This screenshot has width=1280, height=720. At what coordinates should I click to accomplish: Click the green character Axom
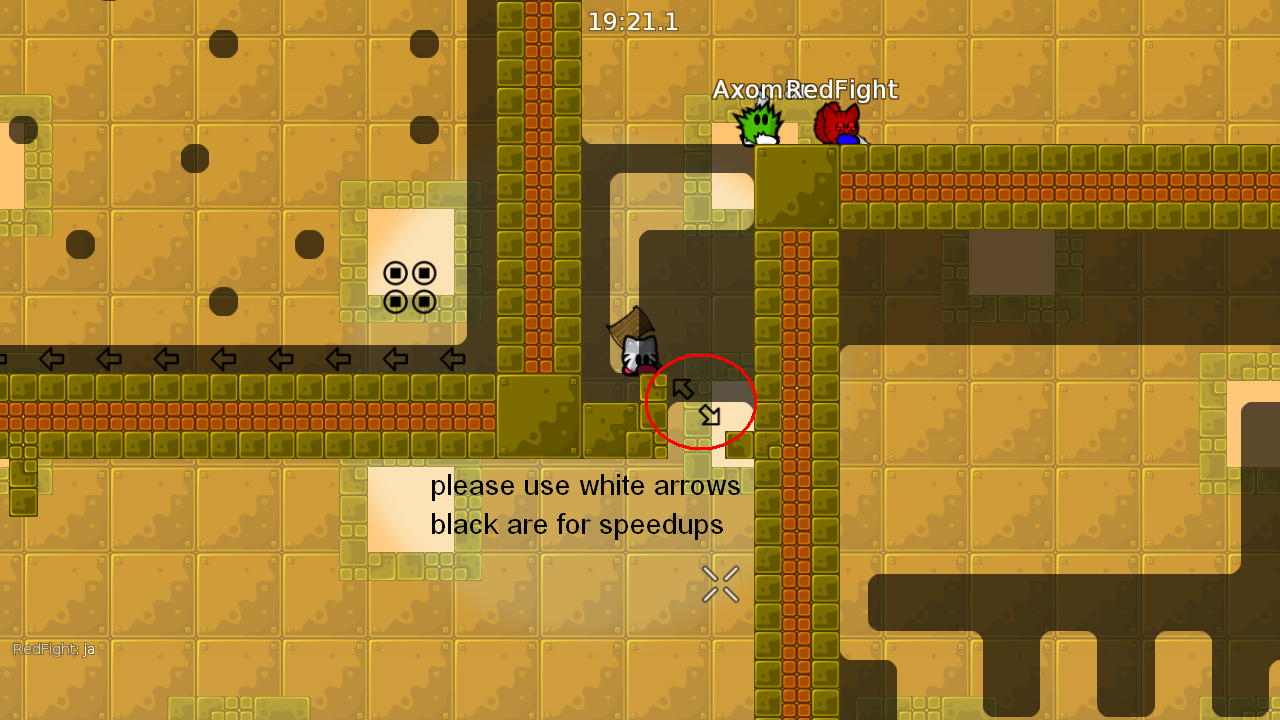point(760,125)
